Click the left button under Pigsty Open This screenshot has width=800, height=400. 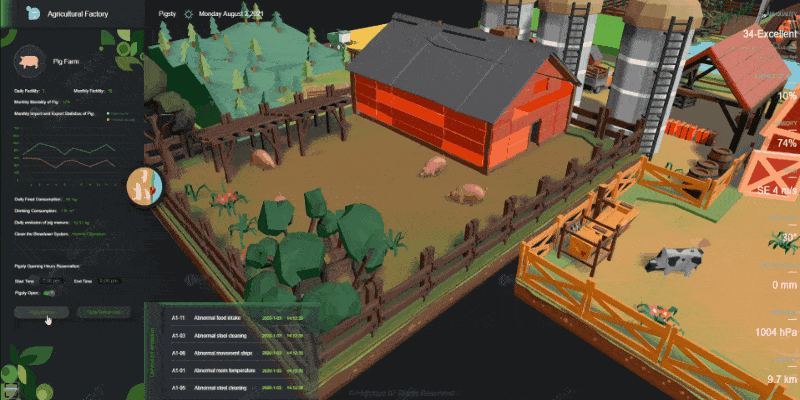pyautogui.click(x=40, y=313)
